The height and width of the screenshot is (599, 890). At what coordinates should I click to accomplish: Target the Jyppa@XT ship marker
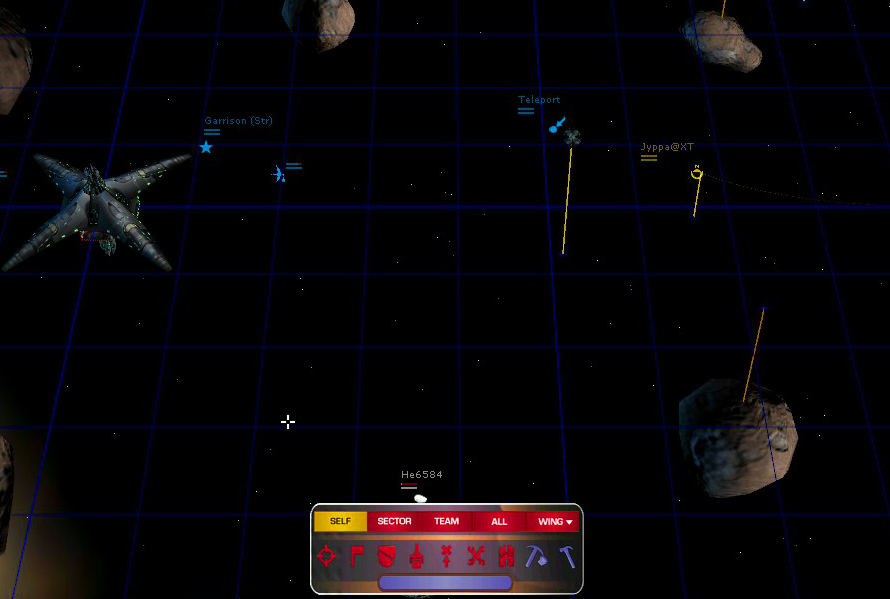pyautogui.click(x=696, y=174)
